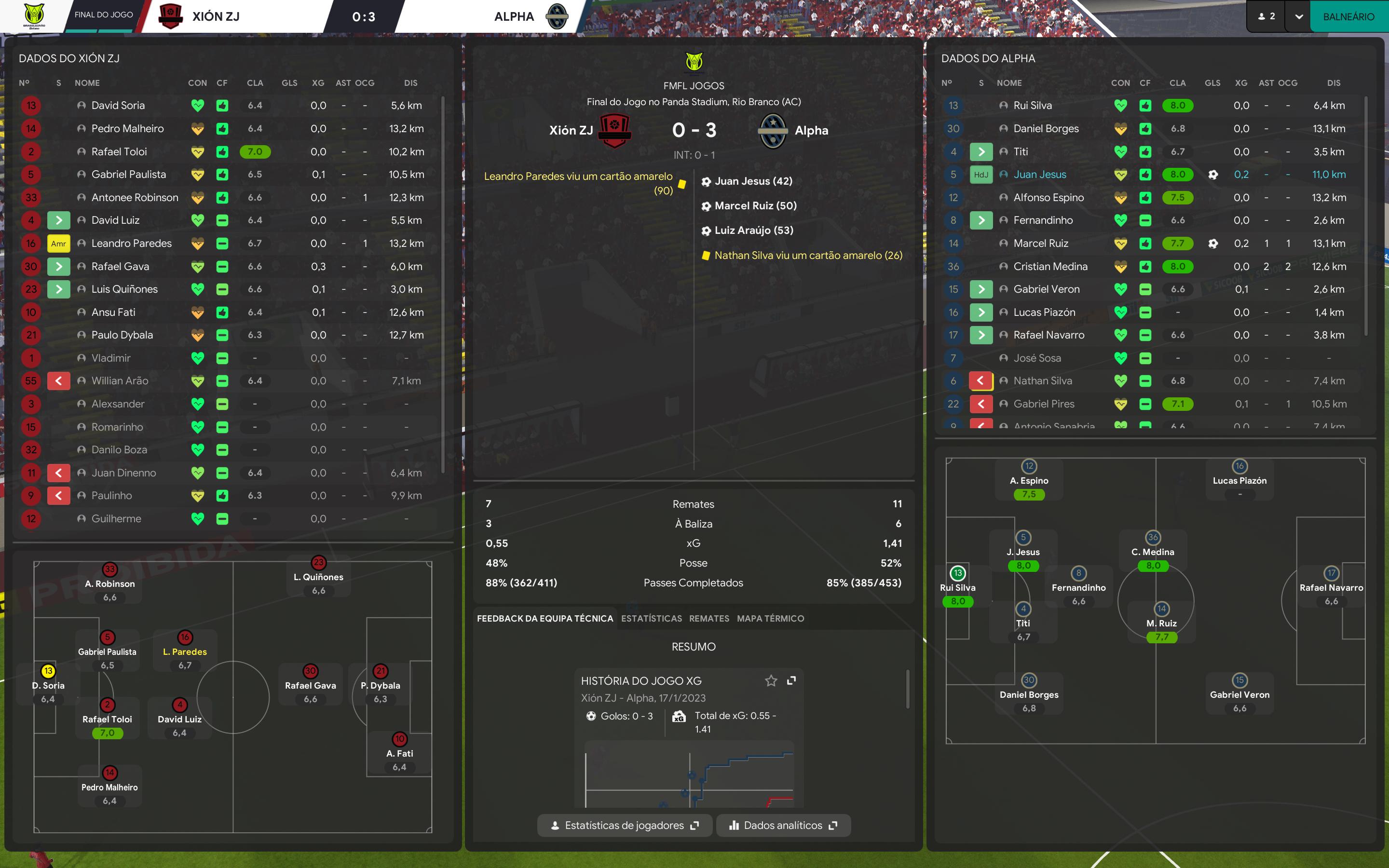Open the Mapa Térmico tab
The height and width of the screenshot is (868, 1389).
click(770, 618)
